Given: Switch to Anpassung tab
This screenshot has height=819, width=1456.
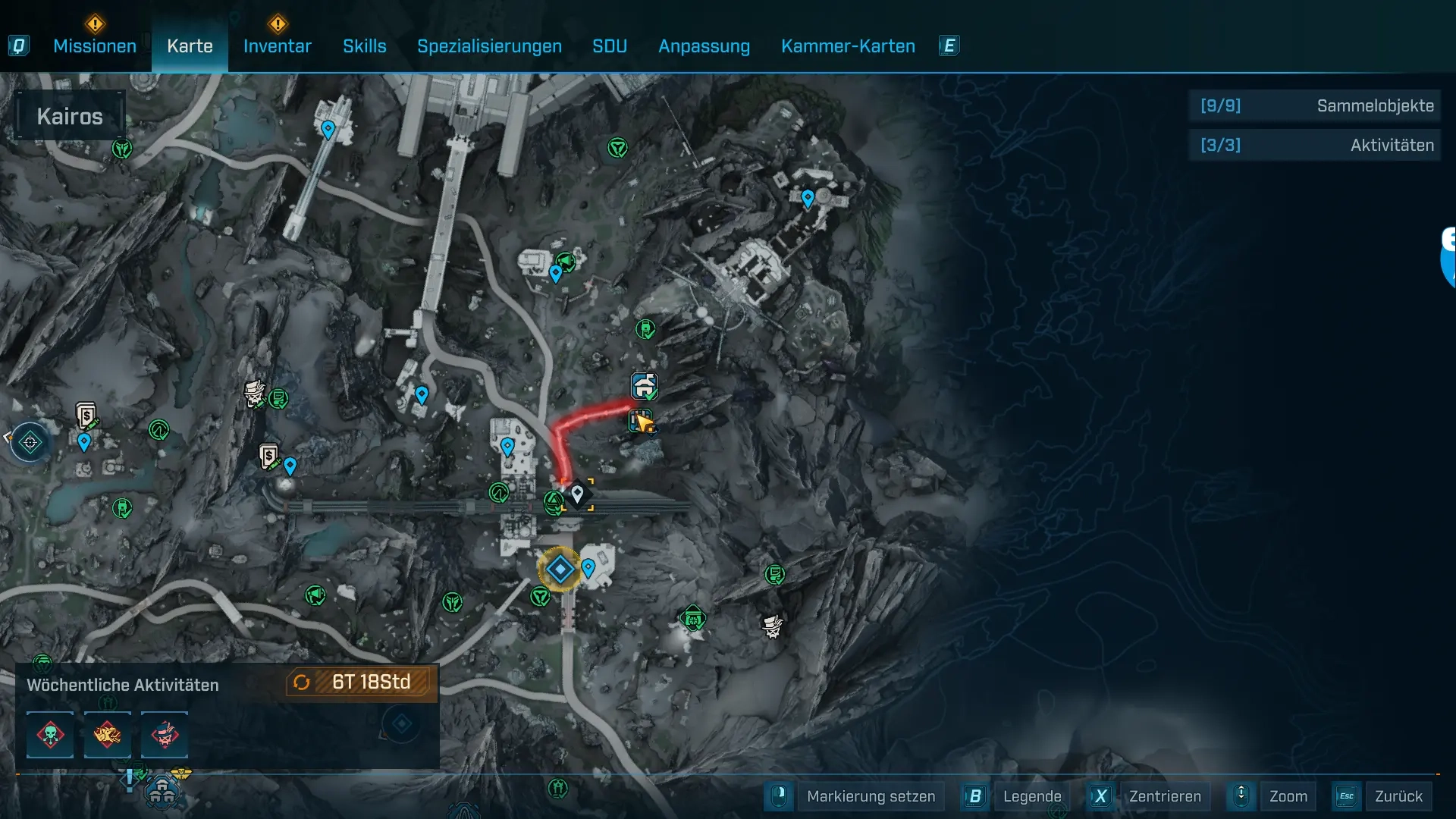Looking at the screenshot, I should tap(704, 46).
